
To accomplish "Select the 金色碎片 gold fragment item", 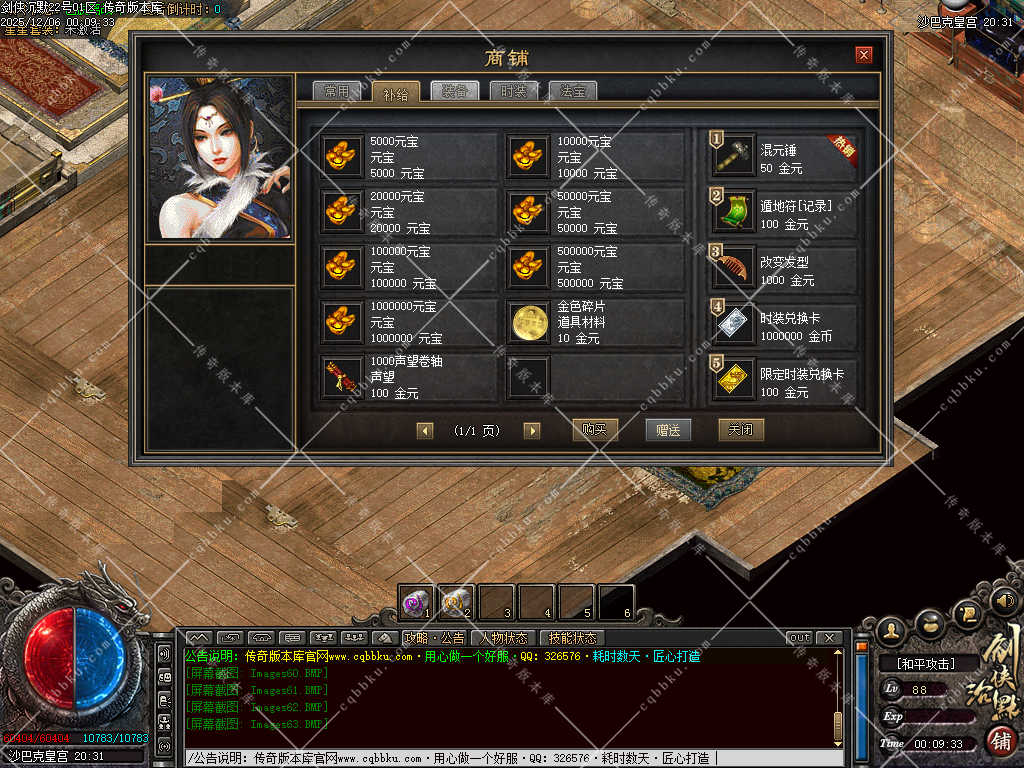I will coord(595,322).
